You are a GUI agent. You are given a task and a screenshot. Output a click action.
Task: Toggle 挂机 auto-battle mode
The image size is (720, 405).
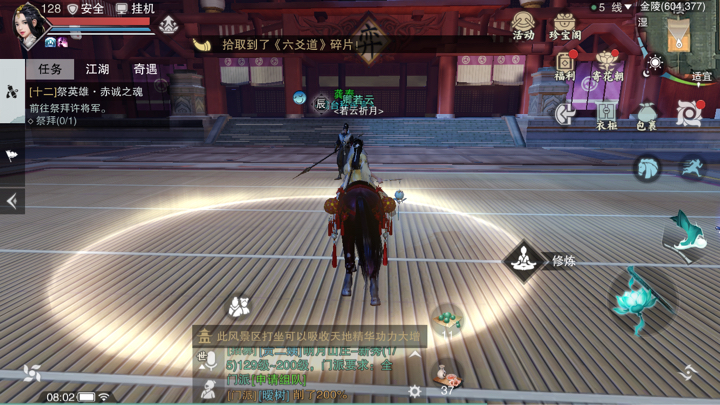pyautogui.click(x=135, y=9)
